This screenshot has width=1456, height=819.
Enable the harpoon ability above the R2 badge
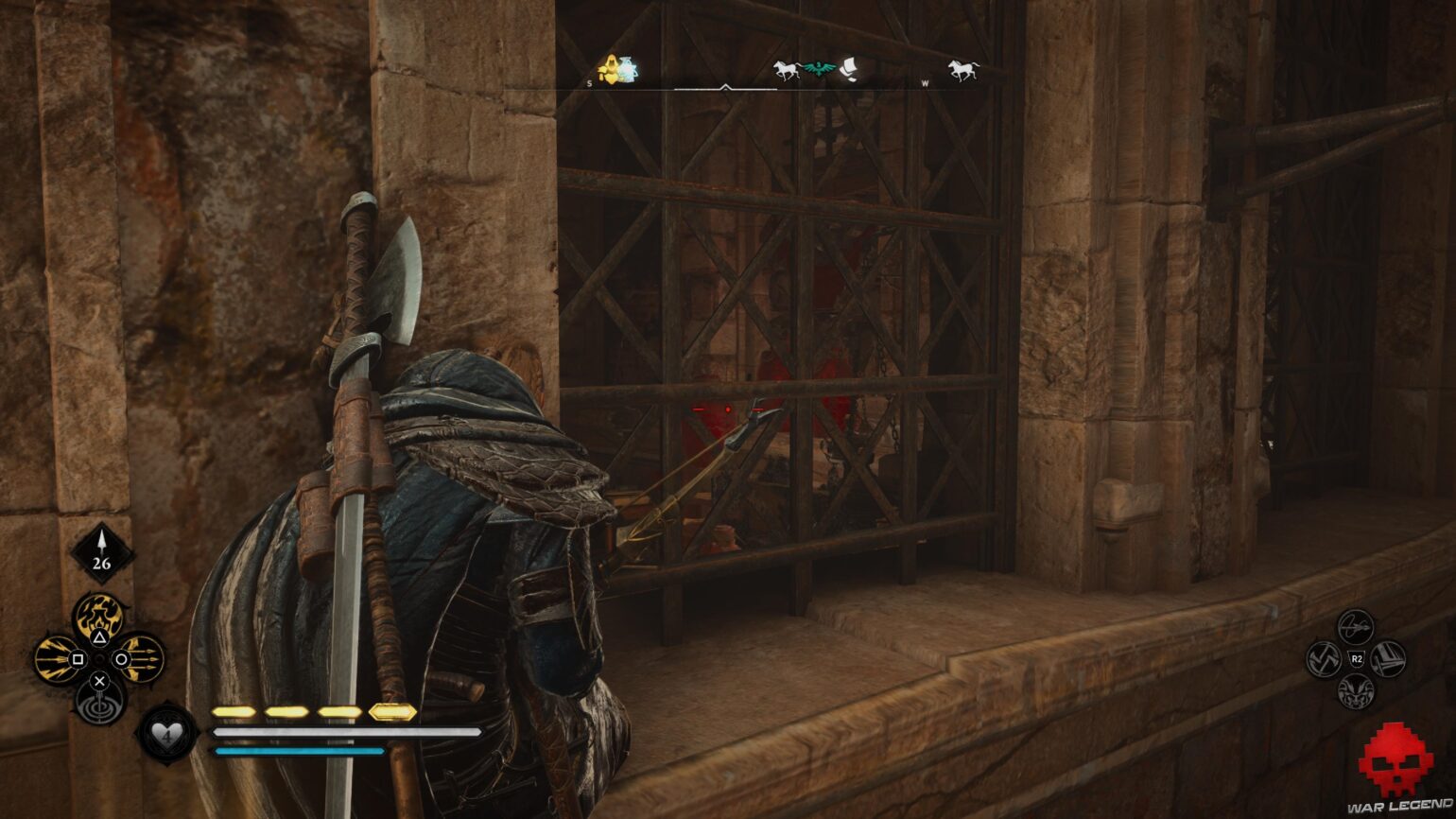[1357, 626]
